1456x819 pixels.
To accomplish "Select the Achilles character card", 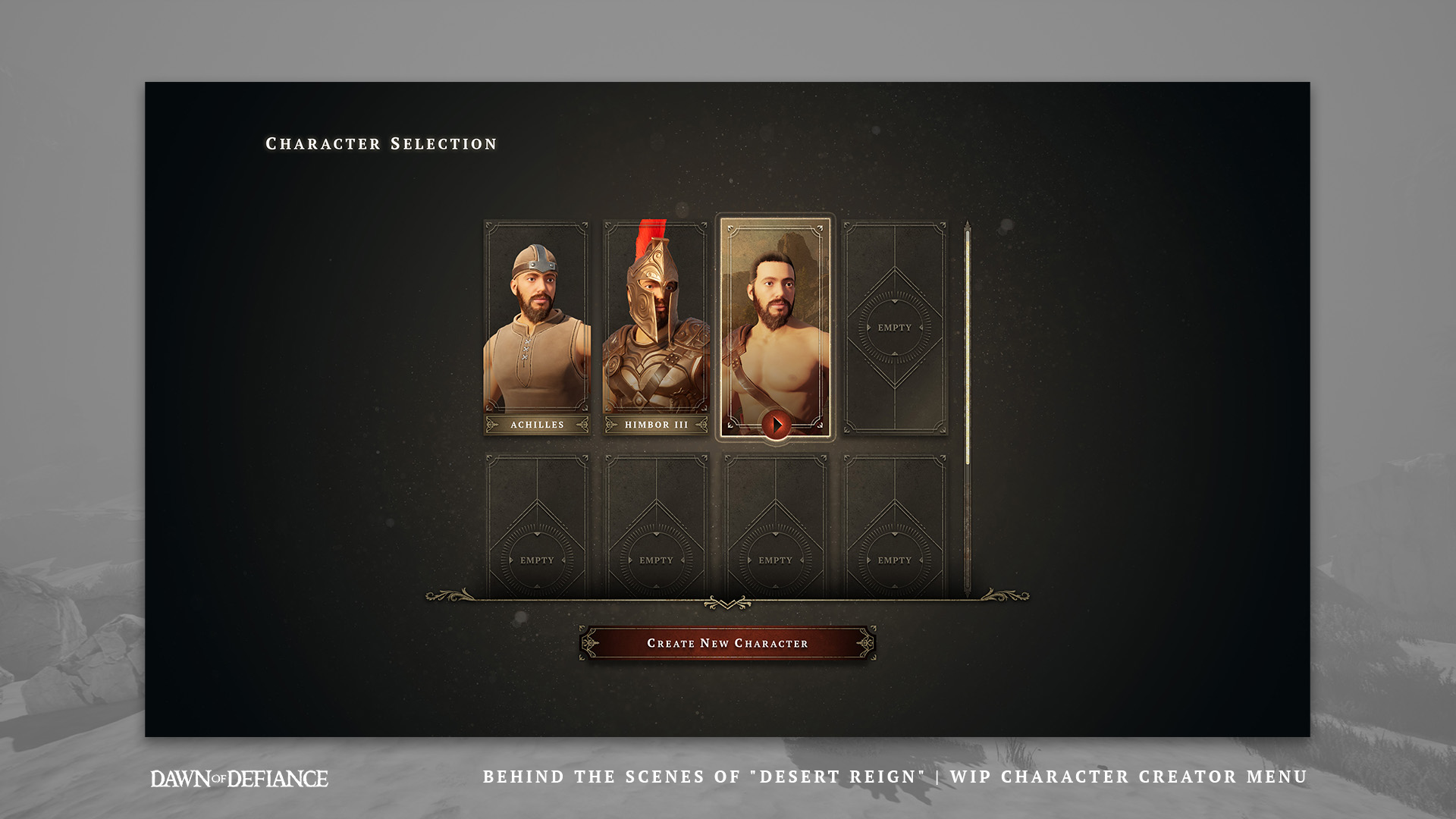I will point(537,326).
